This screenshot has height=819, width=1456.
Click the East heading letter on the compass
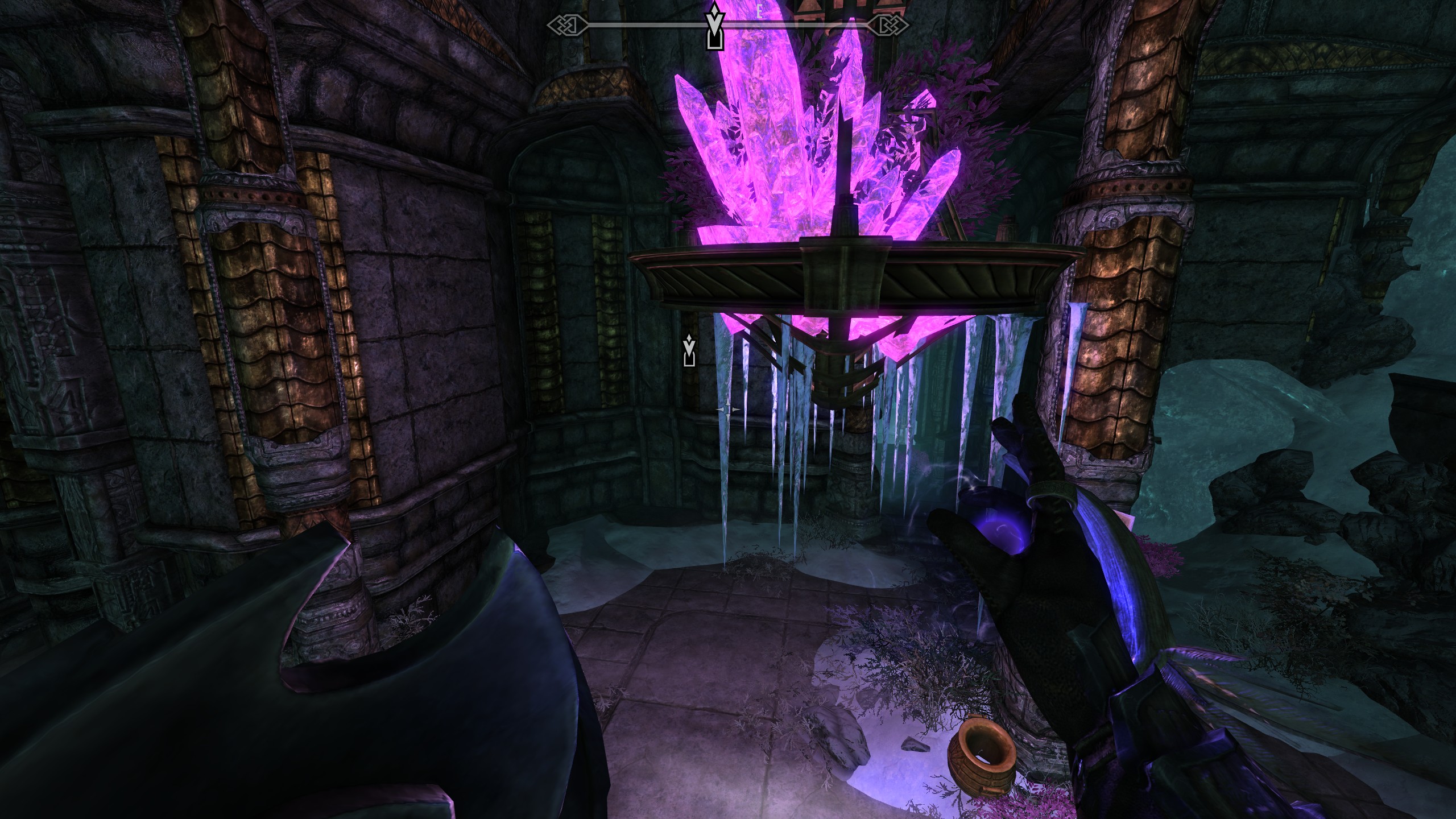pyautogui.click(x=758, y=15)
